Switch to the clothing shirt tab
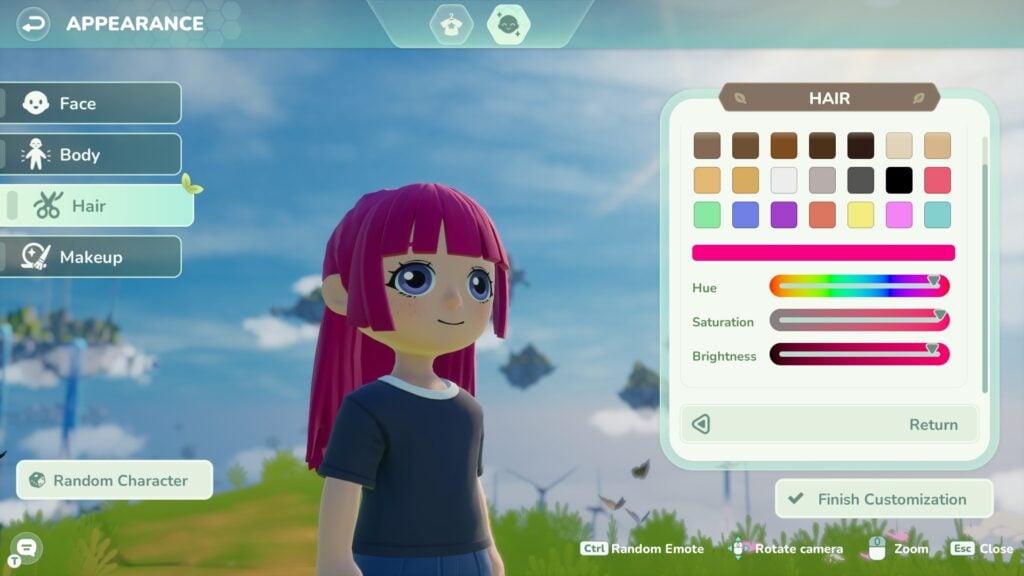This screenshot has height=576, width=1024. click(450, 24)
